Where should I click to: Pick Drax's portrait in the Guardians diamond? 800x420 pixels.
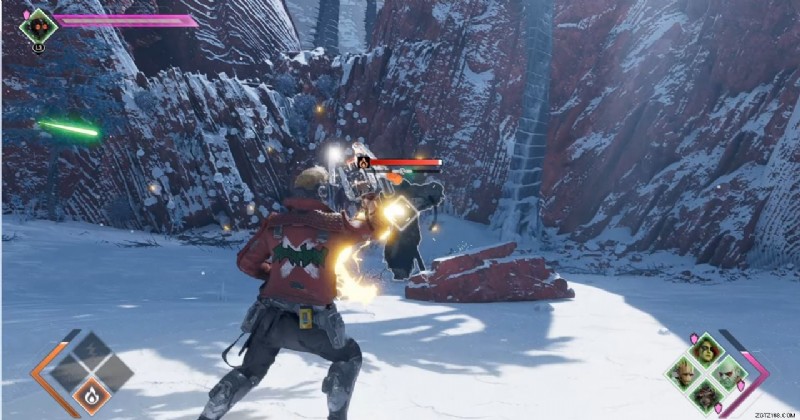[729, 373]
